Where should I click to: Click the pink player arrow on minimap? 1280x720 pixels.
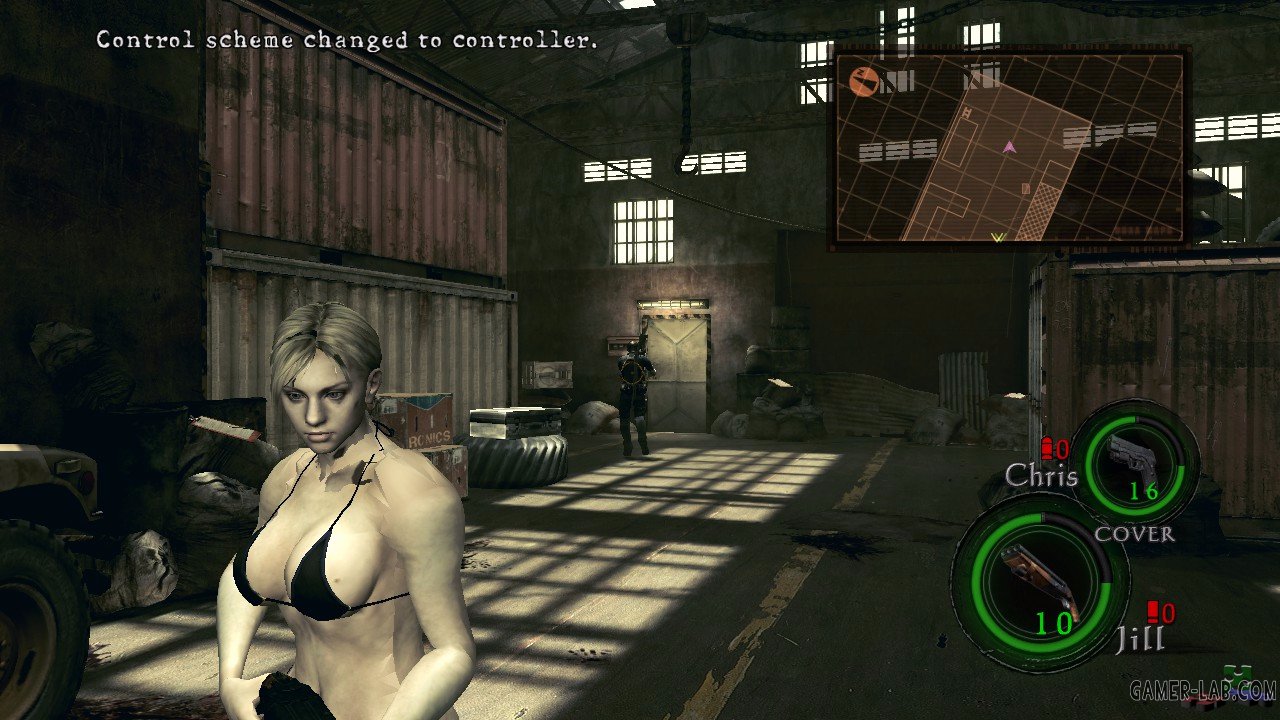pyautogui.click(x=1009, y=147)
